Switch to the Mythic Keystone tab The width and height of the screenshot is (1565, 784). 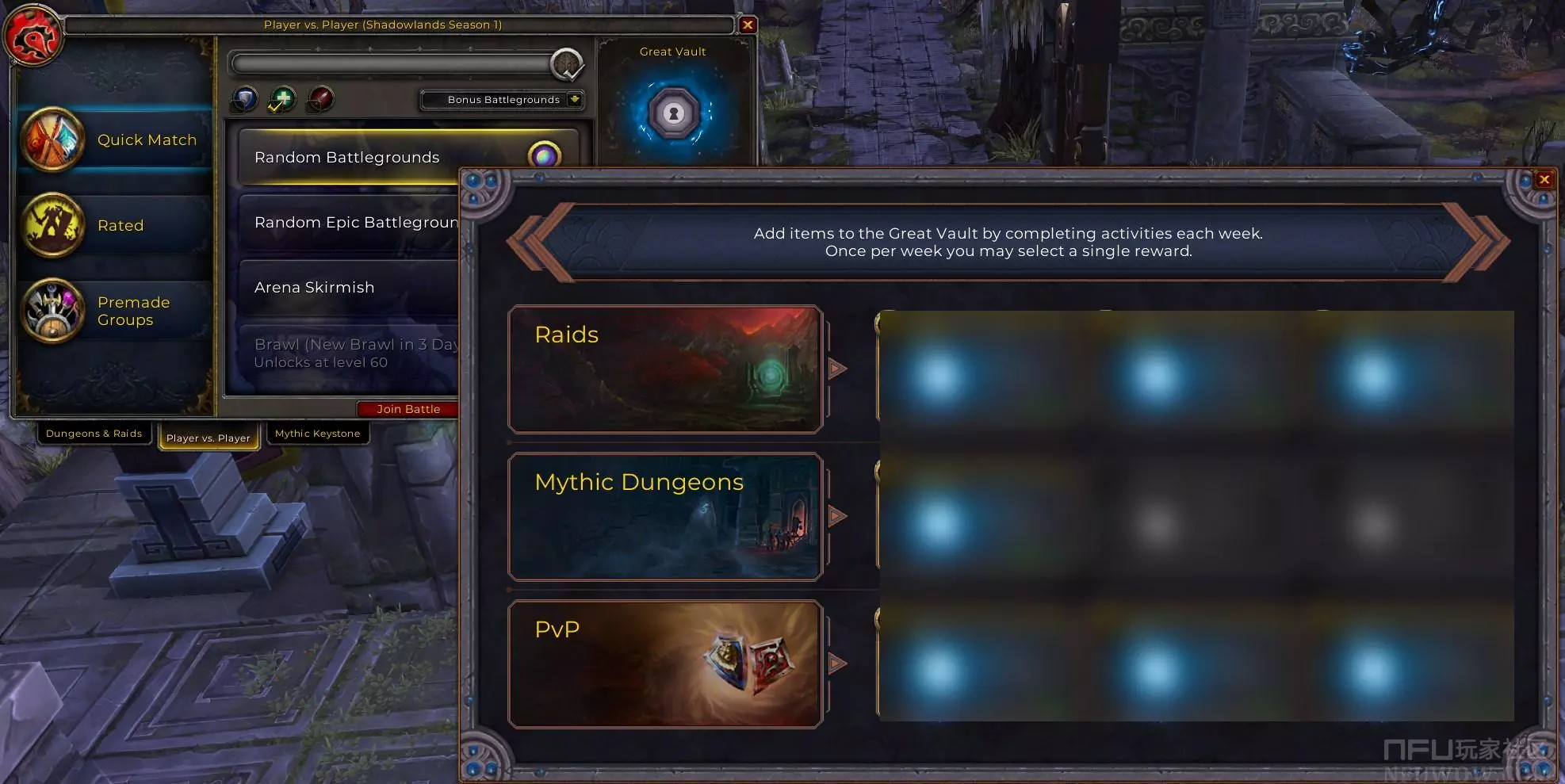pos(317,434)
